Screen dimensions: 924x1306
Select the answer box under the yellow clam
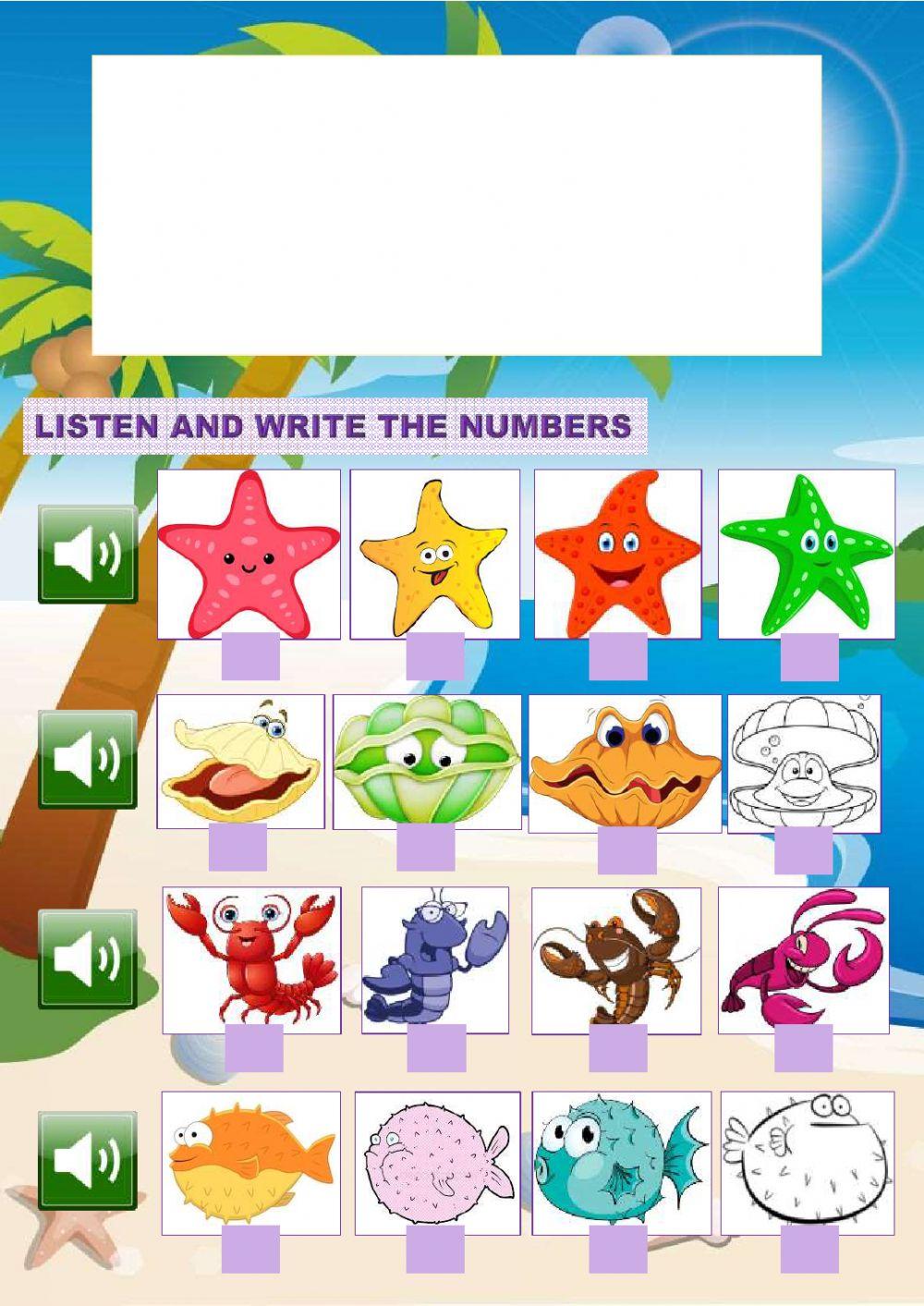237,848
